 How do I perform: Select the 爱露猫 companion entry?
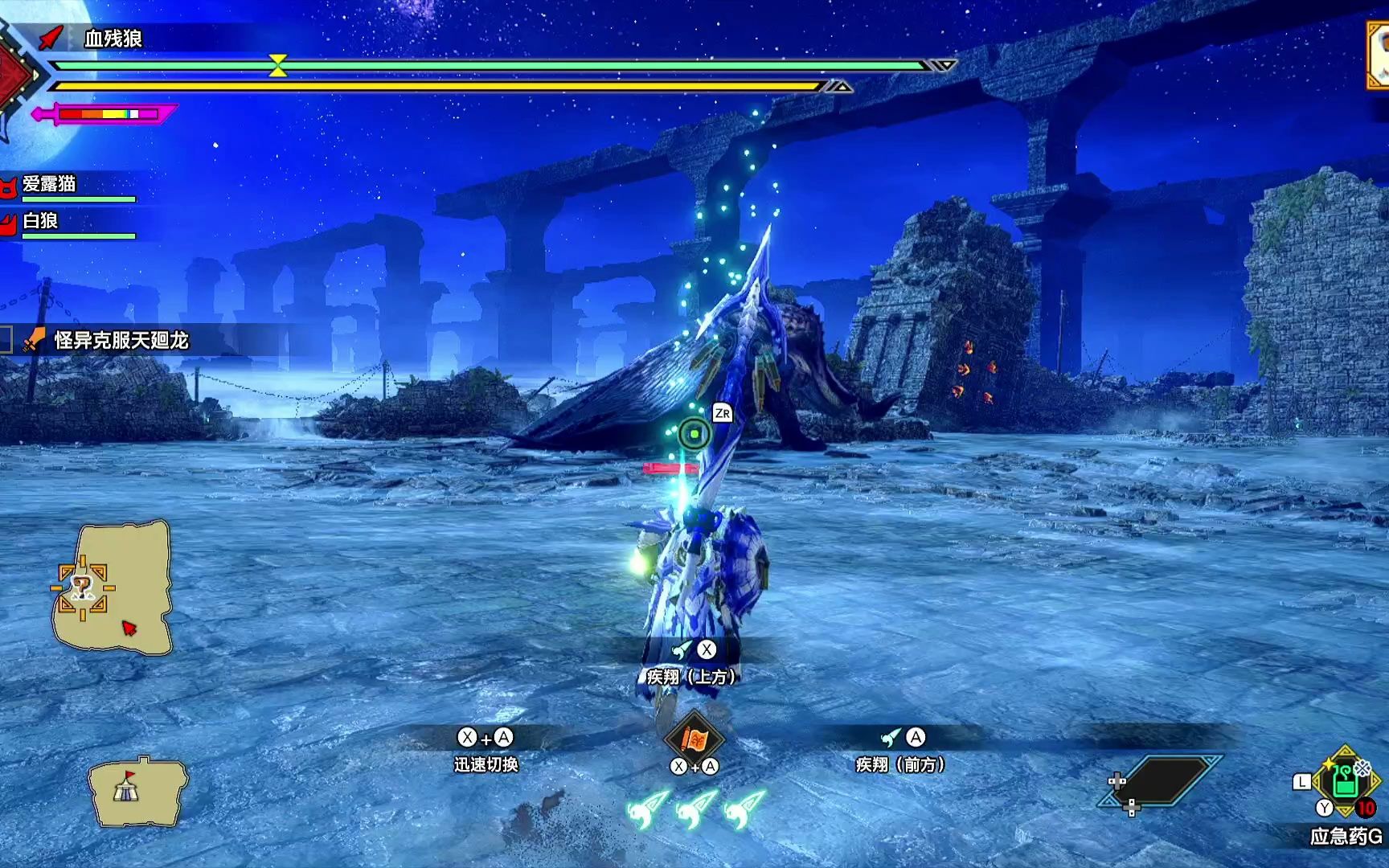pyautogui.click(x=50, y=184)
